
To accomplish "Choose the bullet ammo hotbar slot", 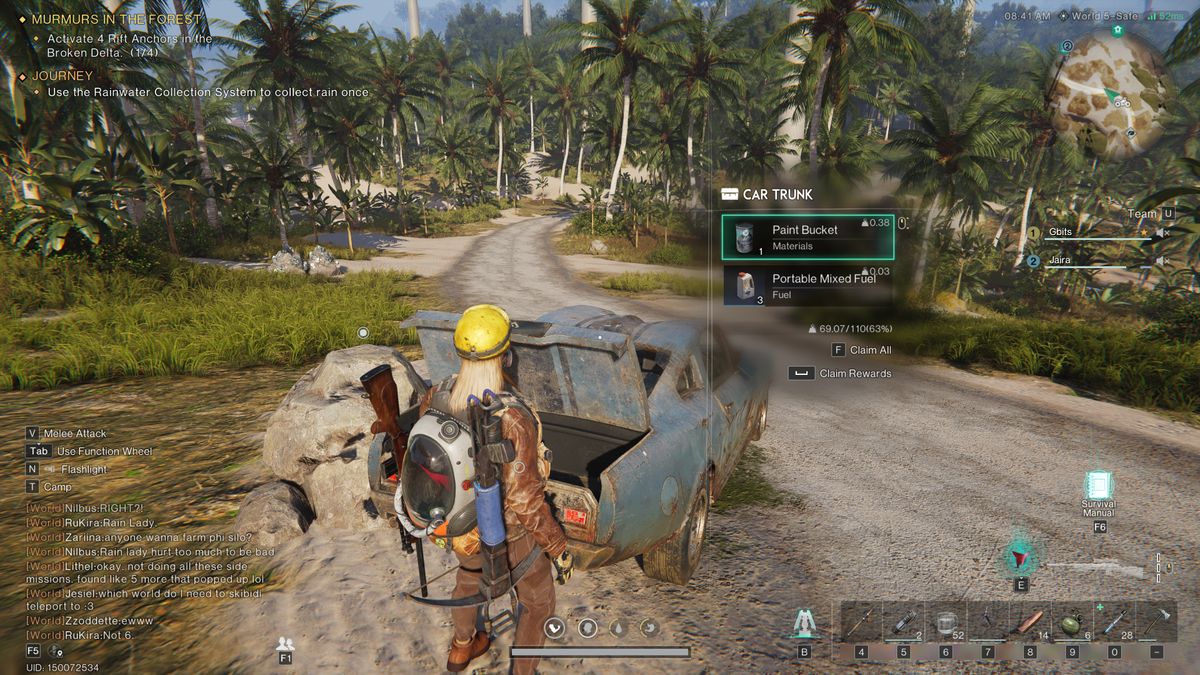I will pos(1029,622).
